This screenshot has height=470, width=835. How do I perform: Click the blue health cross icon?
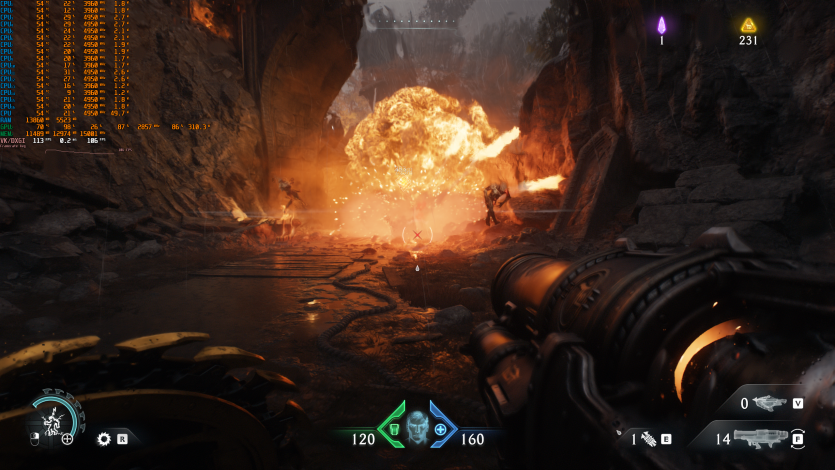pyautogui.click(x=440, y=429)
